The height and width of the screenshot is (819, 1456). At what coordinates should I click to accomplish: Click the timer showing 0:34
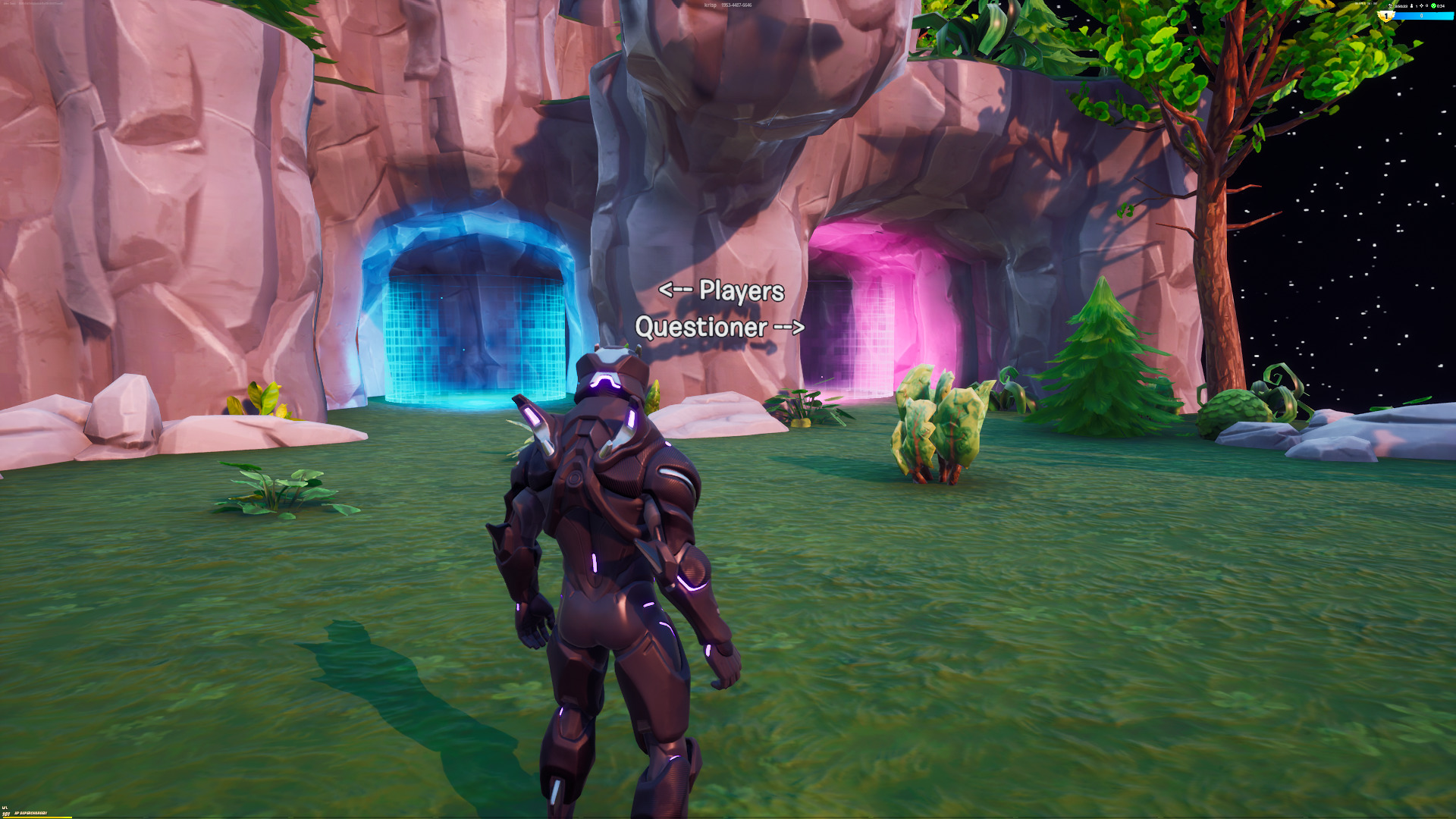pyautogui.click(x=1442, y=6)
